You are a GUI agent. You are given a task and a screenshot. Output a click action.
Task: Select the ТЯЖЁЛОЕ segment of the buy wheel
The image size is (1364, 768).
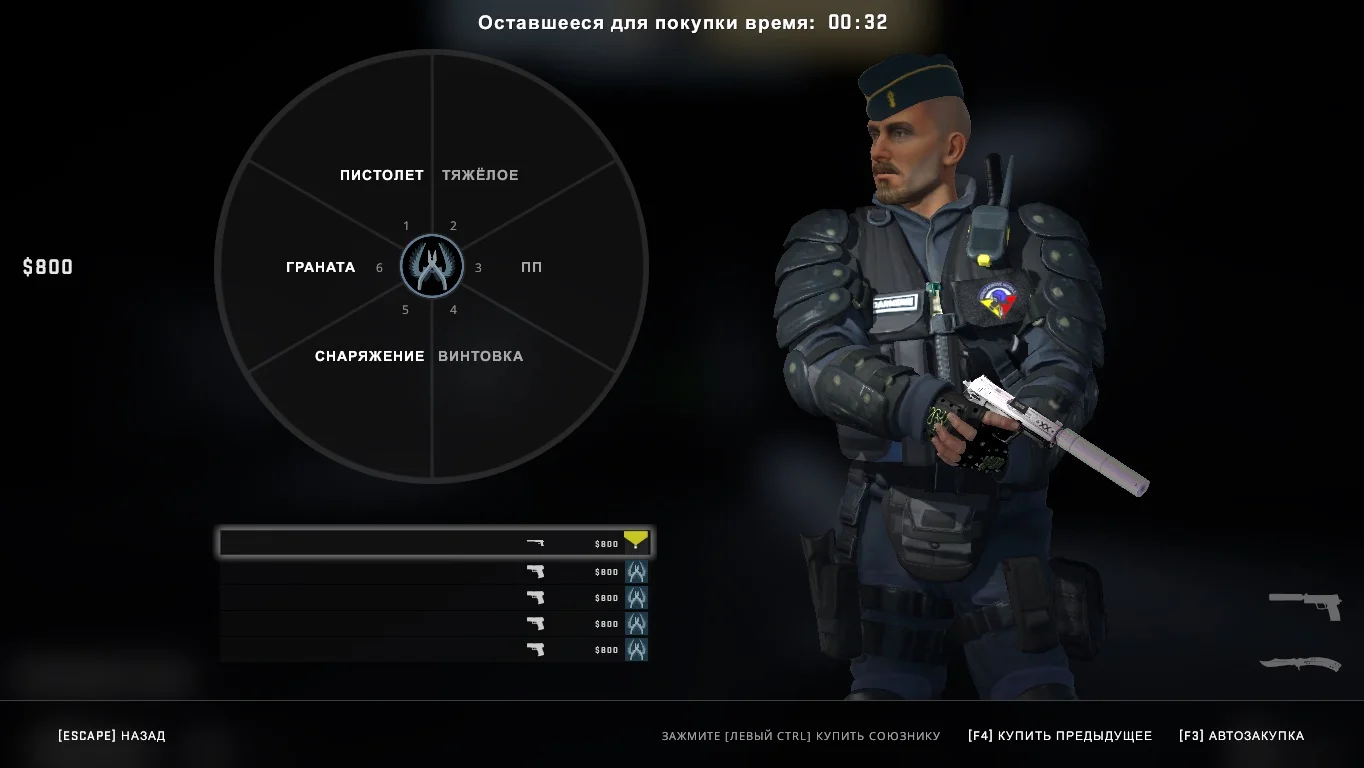480,175
